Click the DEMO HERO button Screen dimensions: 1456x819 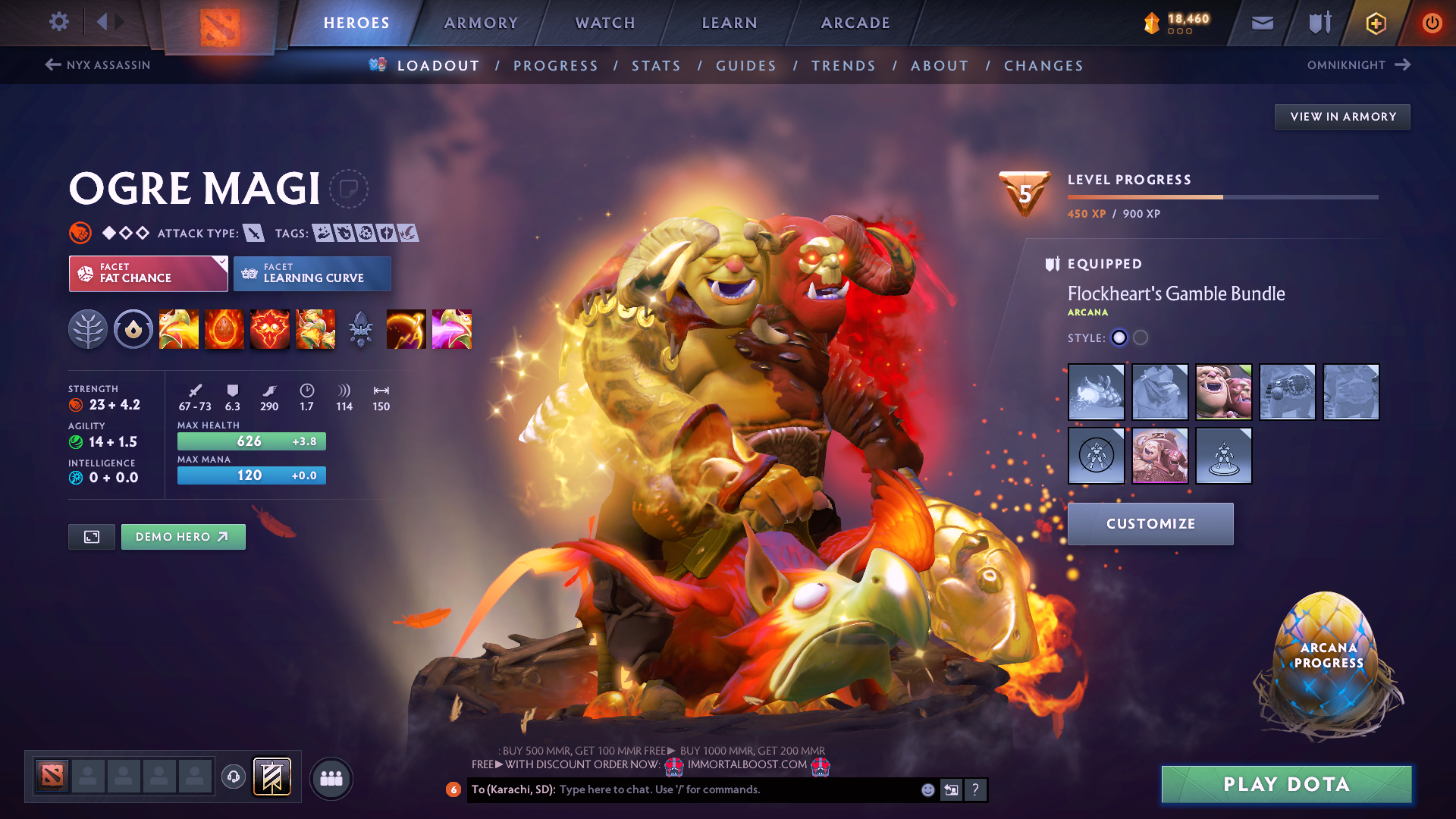pos(183,536)
